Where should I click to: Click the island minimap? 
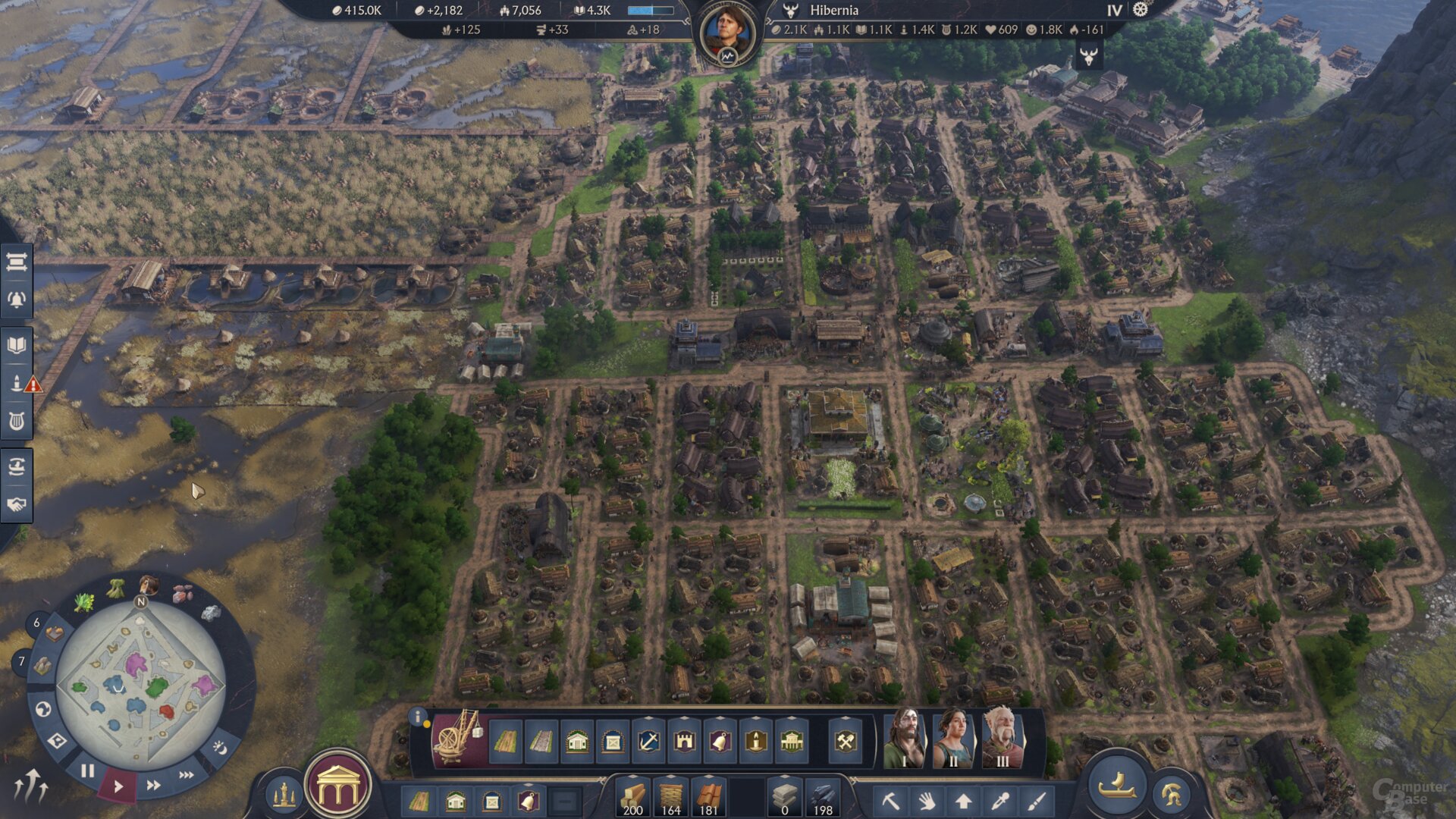[x=140, y=685]
